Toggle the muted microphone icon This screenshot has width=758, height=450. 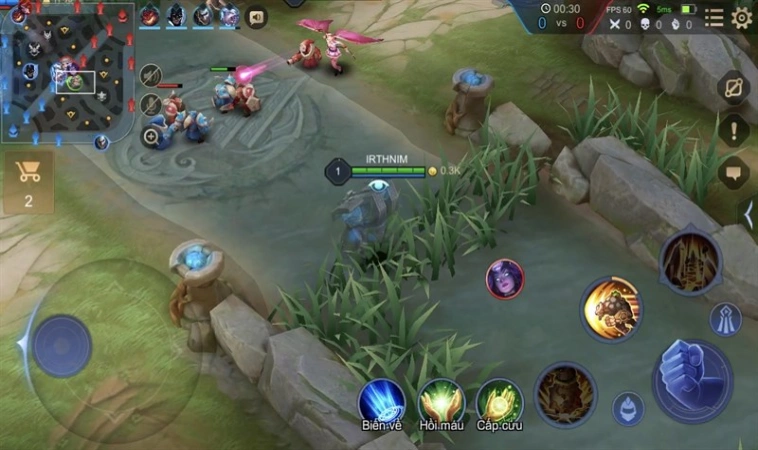[151, 104]
